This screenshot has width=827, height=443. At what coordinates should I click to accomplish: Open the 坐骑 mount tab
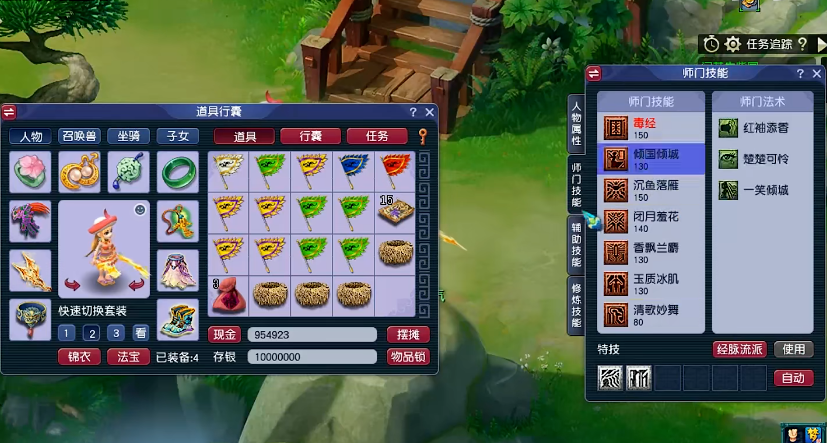[128, 136]
